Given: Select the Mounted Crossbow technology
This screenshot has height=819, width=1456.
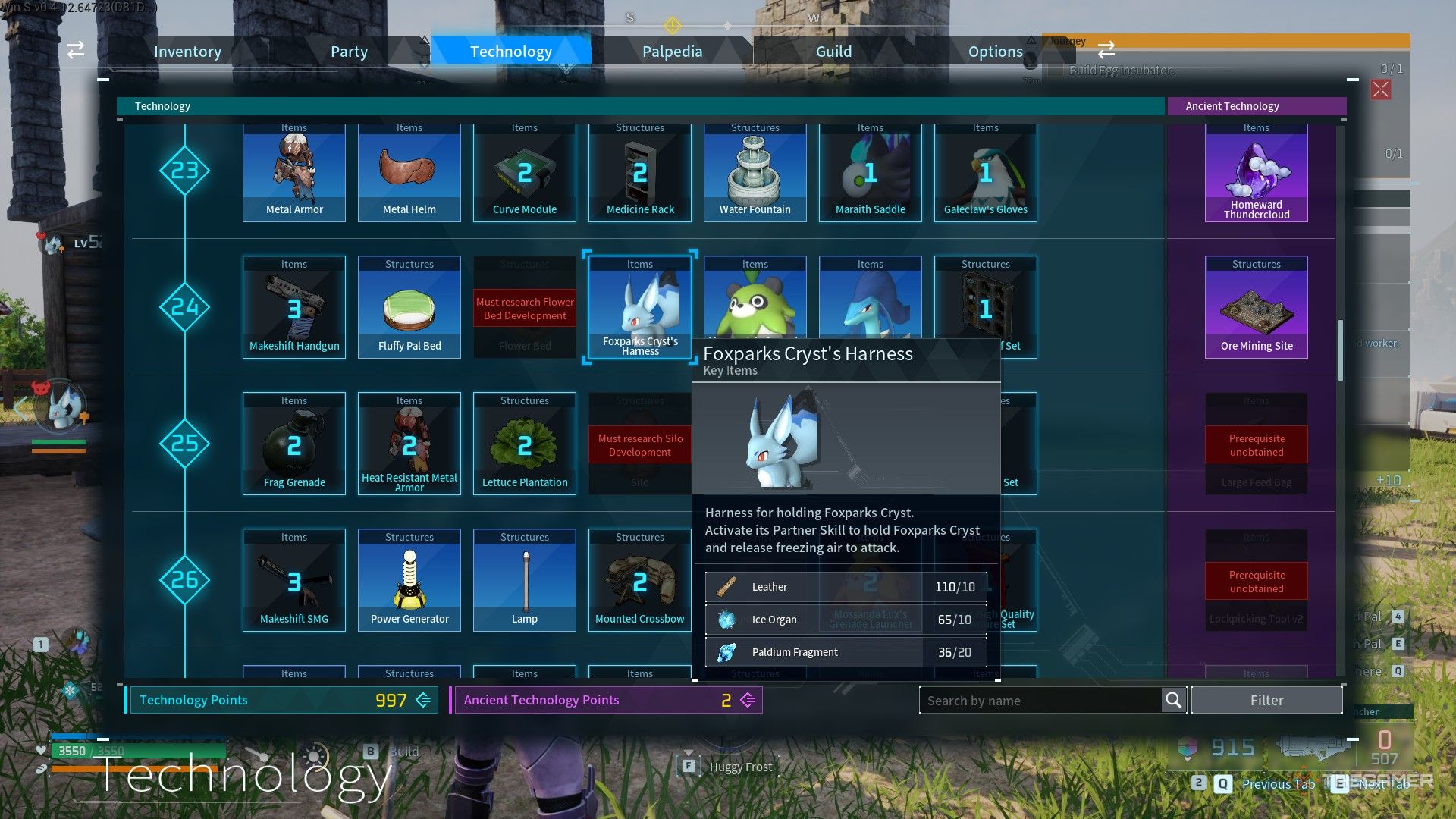Looking at the screenshot, I should 640,580.
